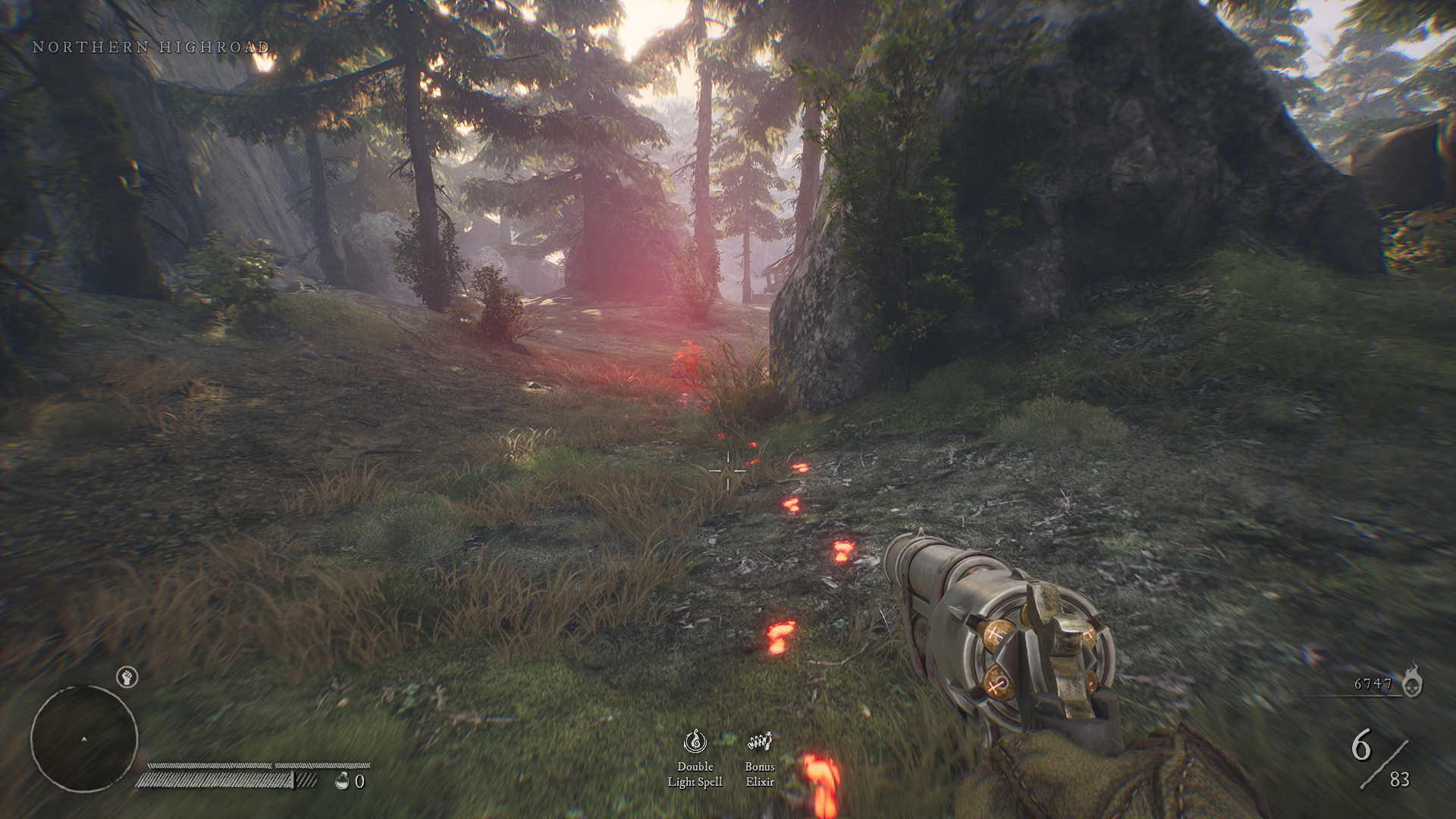Viewport: 1456px width, 819px height.
Task: Activate the Double Light Spell icon
Action: (x=695, y=741)
